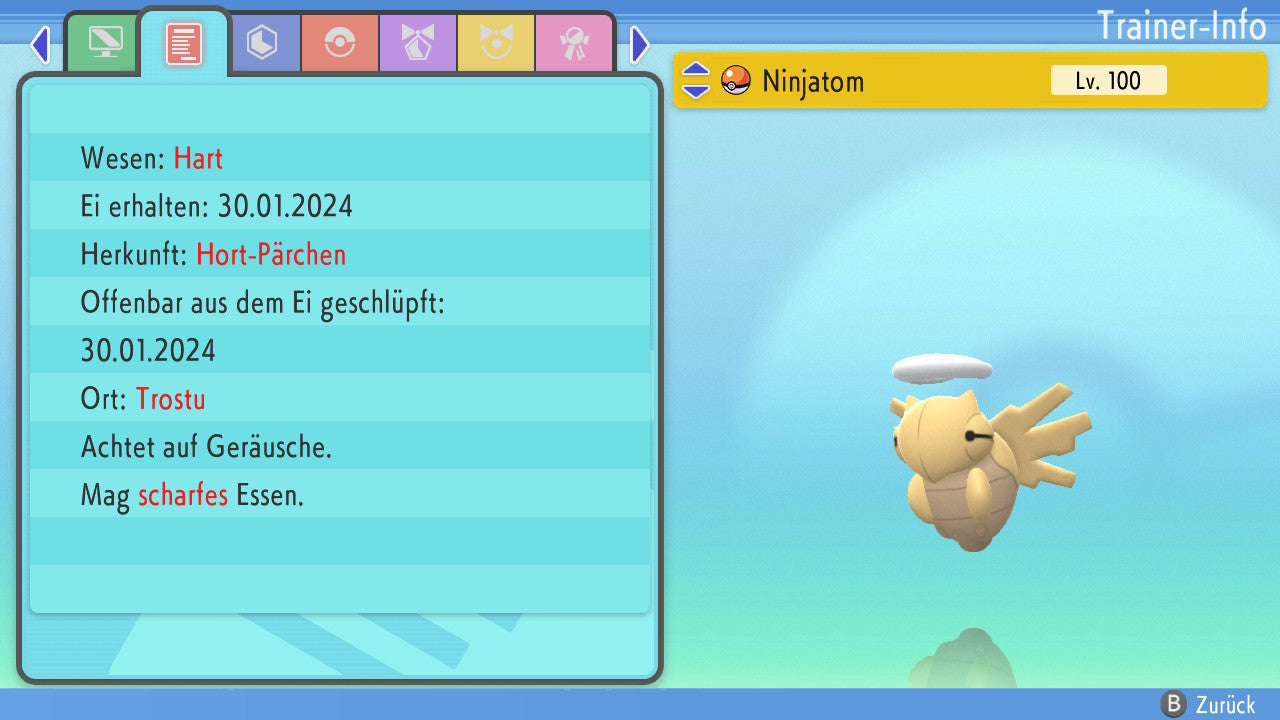Click the left arrow beside the tabs

coord(40,44)
